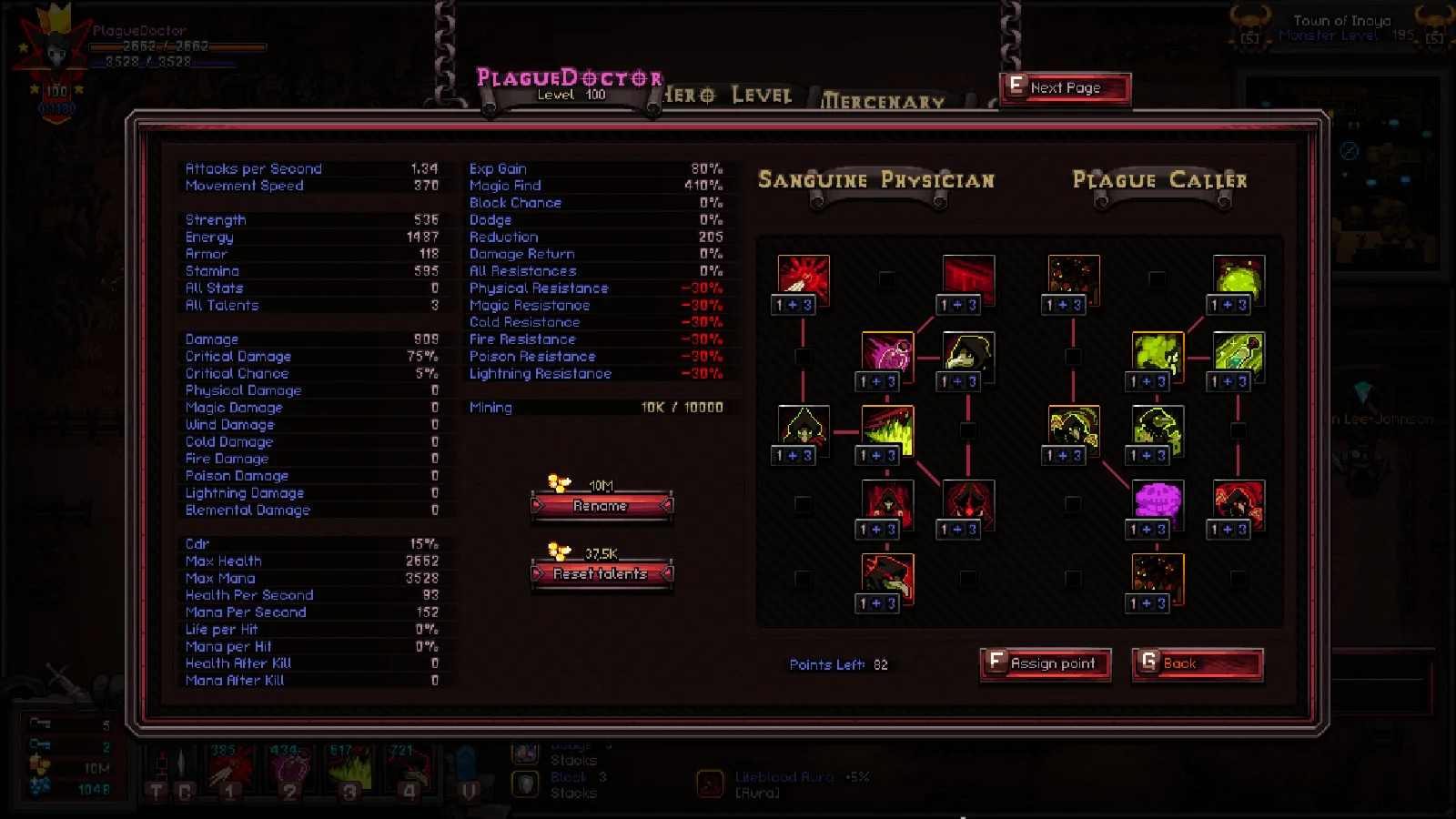Click the Assign point button
Screen dimensions: 1456x819
pos(1046,663)
